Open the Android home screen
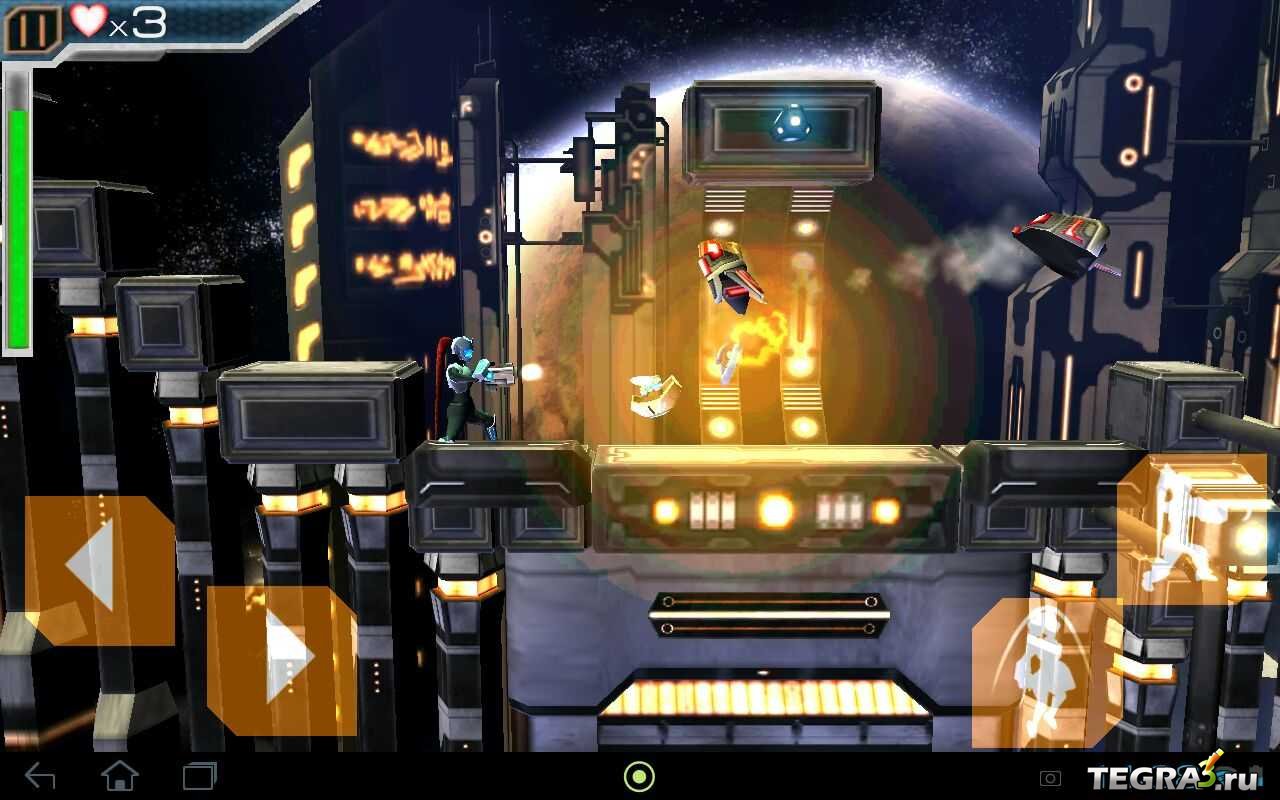1280x800 pixels. (120, 776)
